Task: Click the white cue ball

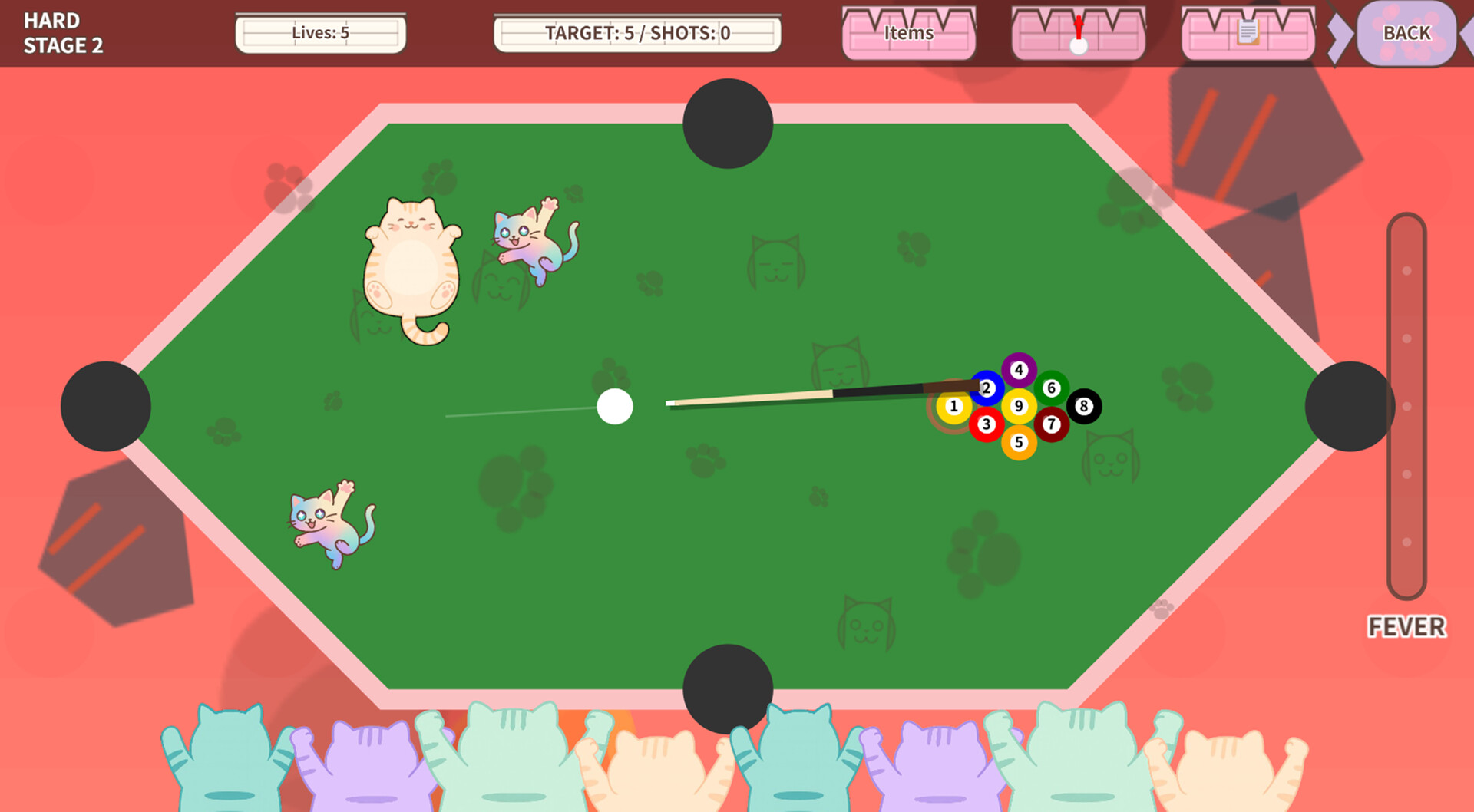Action: pos(616,406)
